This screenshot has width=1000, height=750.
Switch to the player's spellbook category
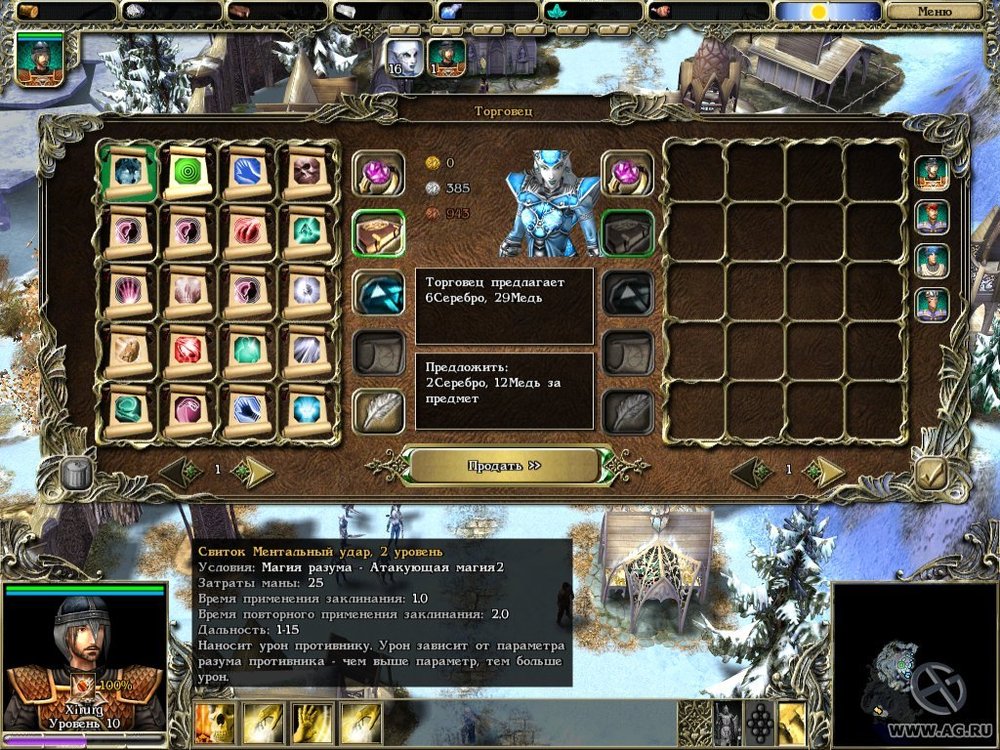[378, 233]
